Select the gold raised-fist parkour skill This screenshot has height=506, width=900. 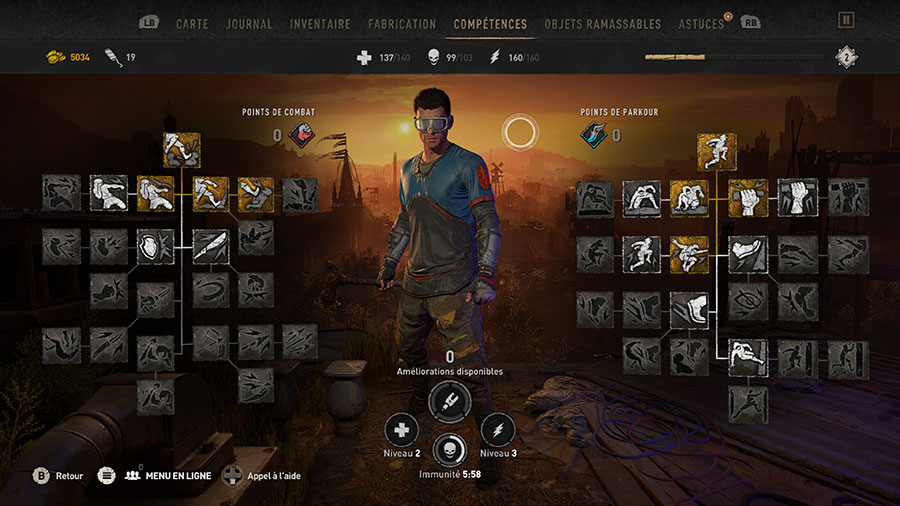click(x=747, y=198)
